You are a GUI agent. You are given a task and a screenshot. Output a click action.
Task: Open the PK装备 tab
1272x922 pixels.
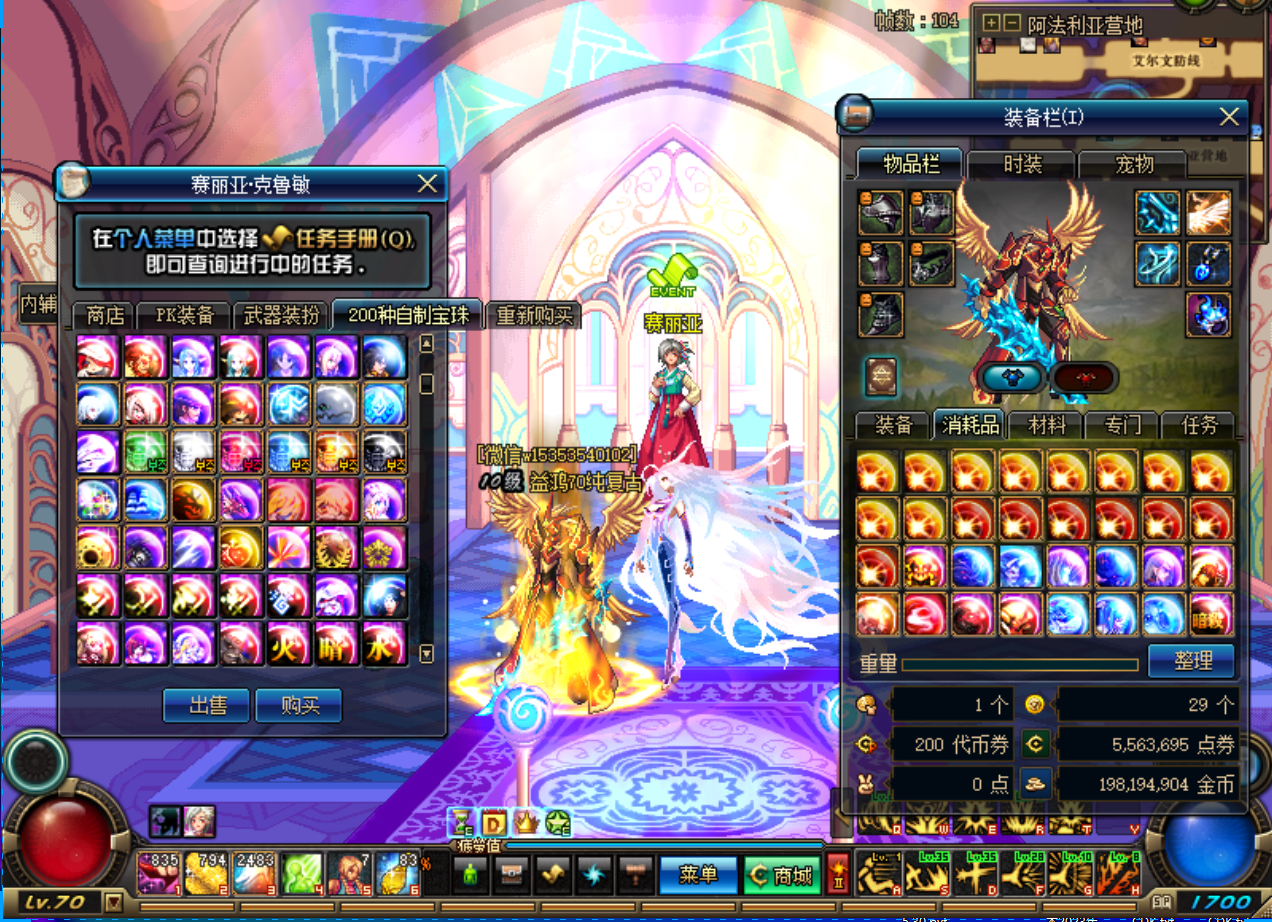click(185, 316)
